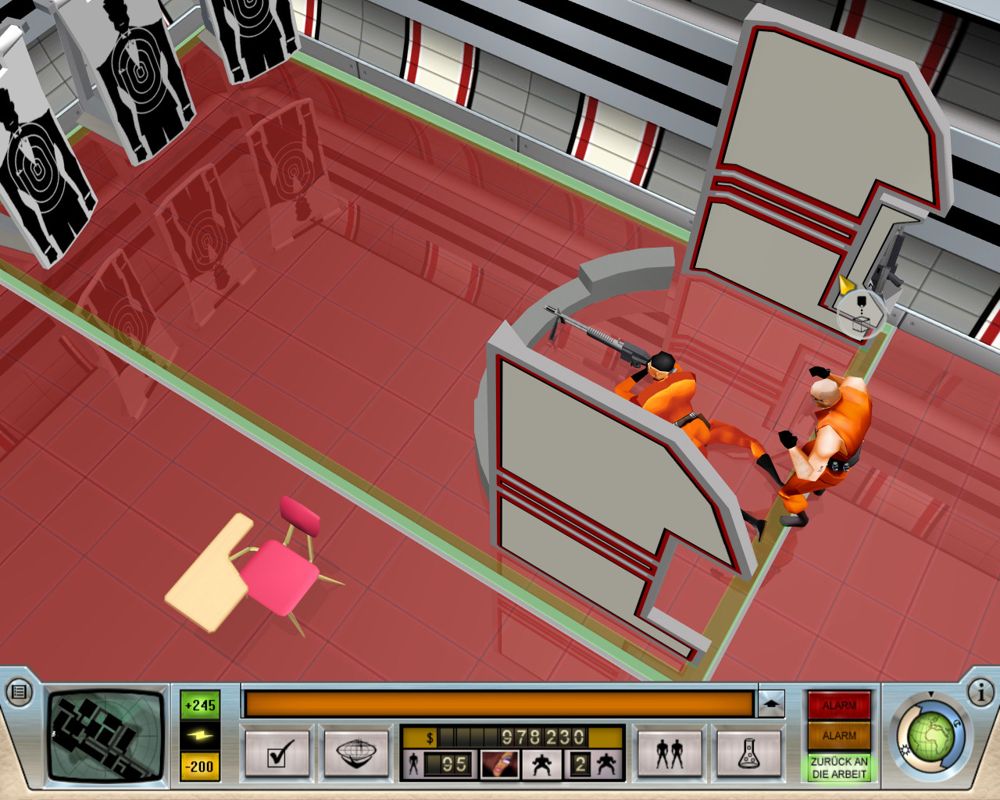Select the evil genius portrait
Image resolution: width=1000 pixels, height=800 pixels.
point(498,765)
